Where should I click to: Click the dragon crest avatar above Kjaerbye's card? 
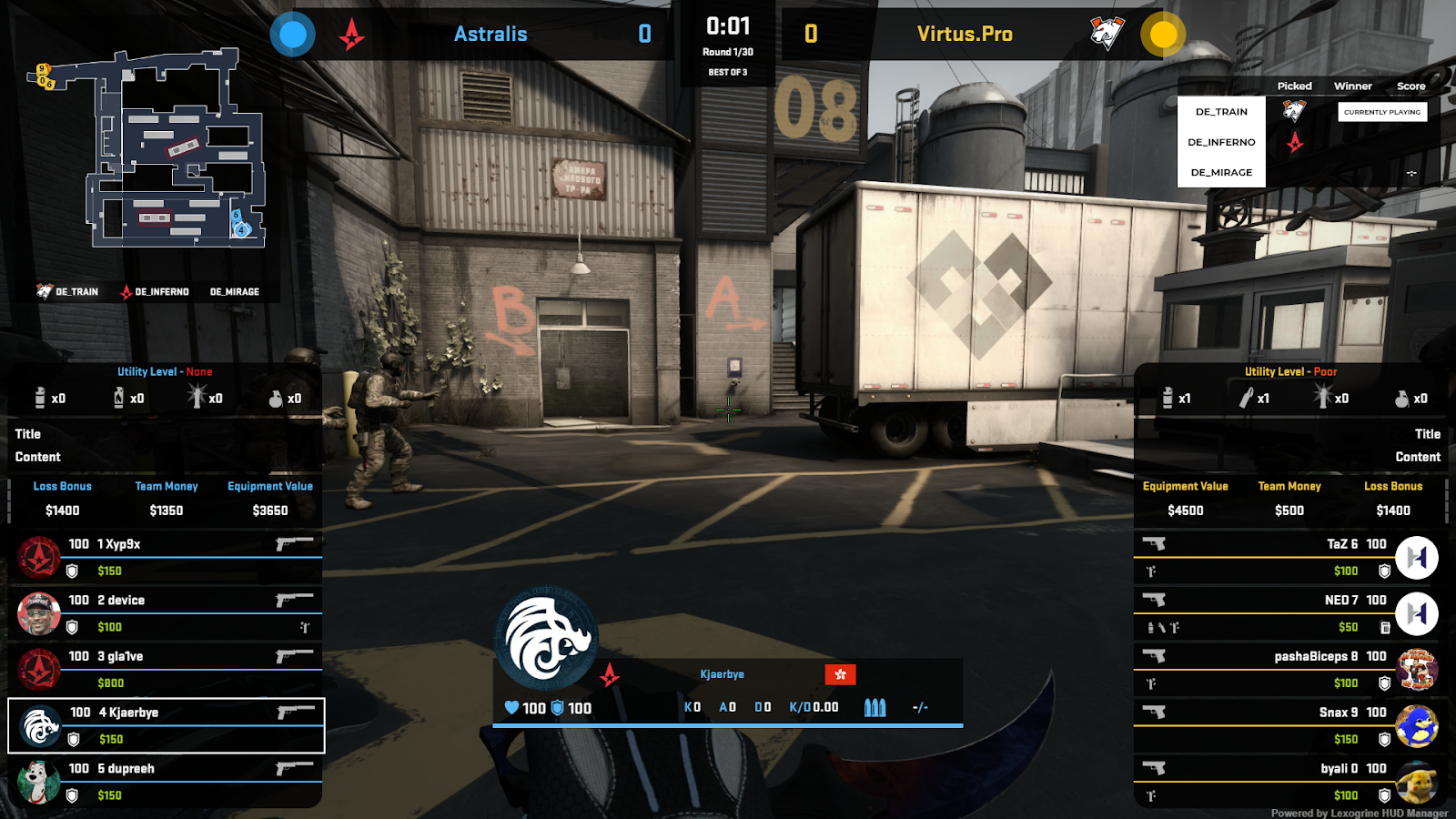click(x=544, y=637)
